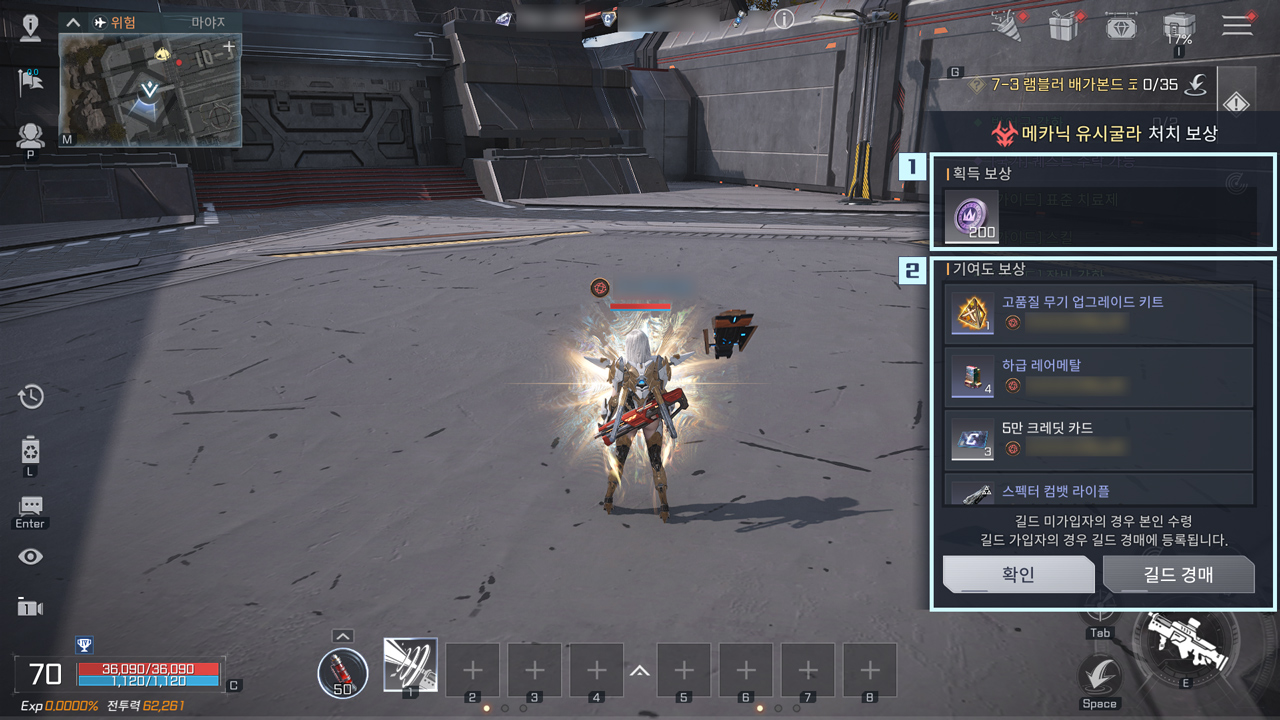This screenshot has width=1280, height=720.
Task: Toggle recording with the camera icon
Action: tap(29, 608)
